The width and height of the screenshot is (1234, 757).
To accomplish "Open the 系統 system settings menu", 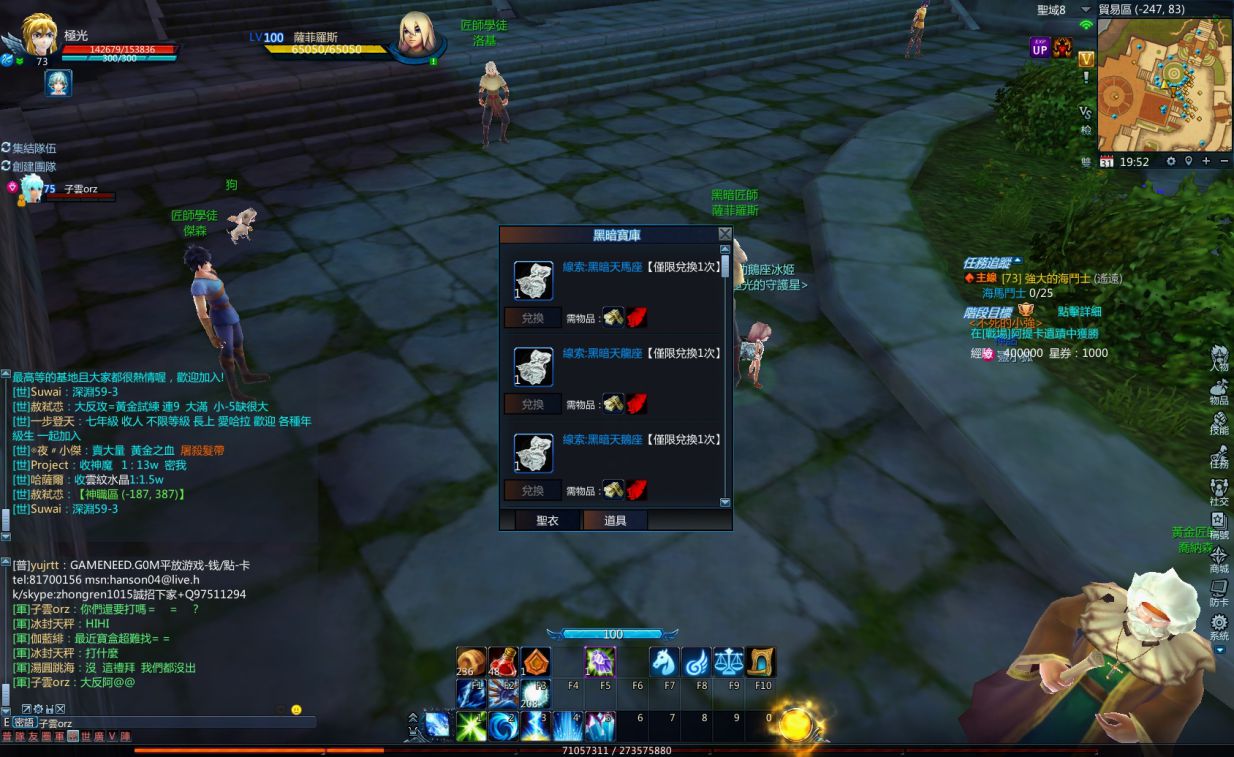I will (x=1219, y=626).
